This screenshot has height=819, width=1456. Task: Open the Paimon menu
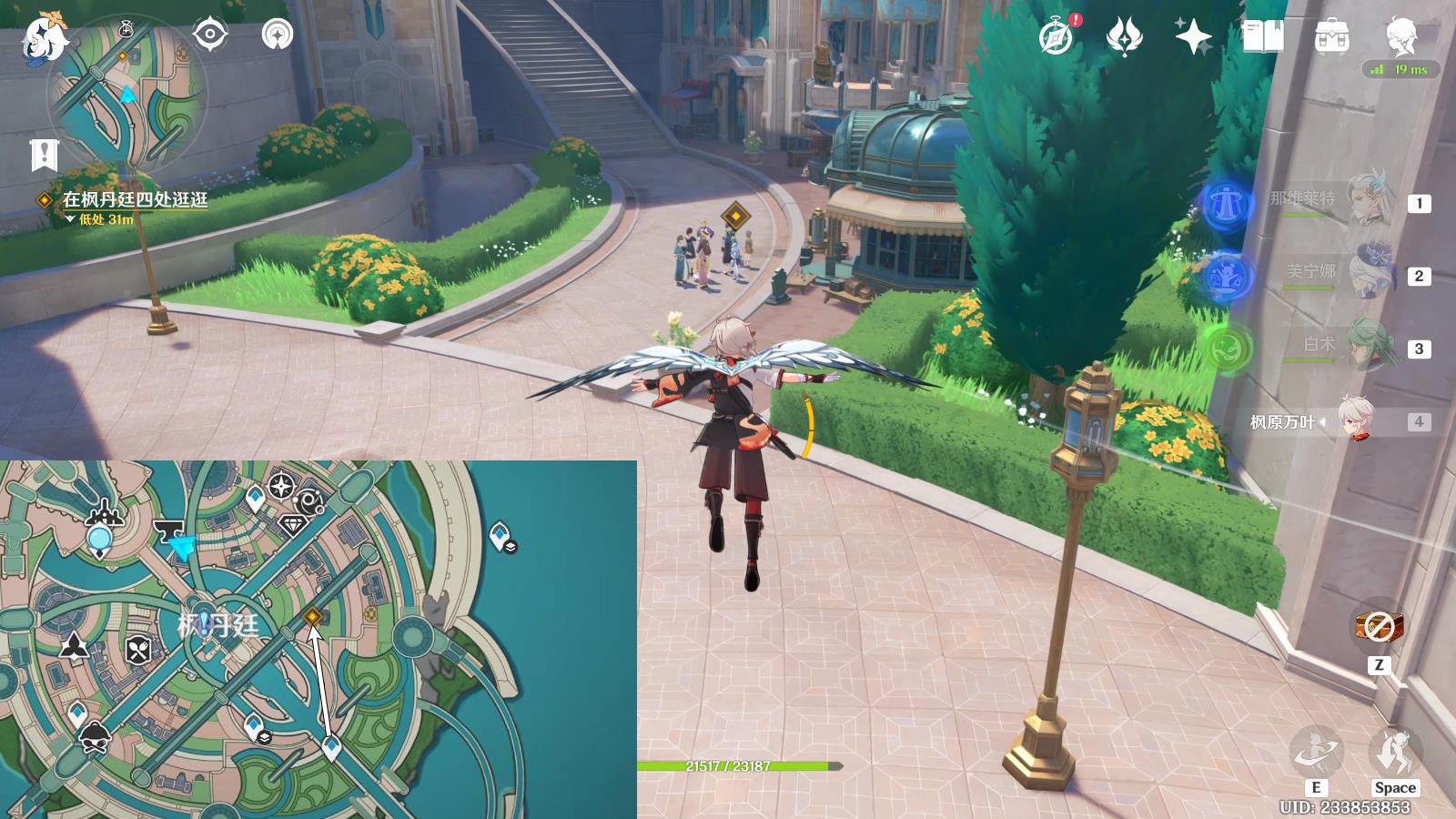click(x=44, y=38)
